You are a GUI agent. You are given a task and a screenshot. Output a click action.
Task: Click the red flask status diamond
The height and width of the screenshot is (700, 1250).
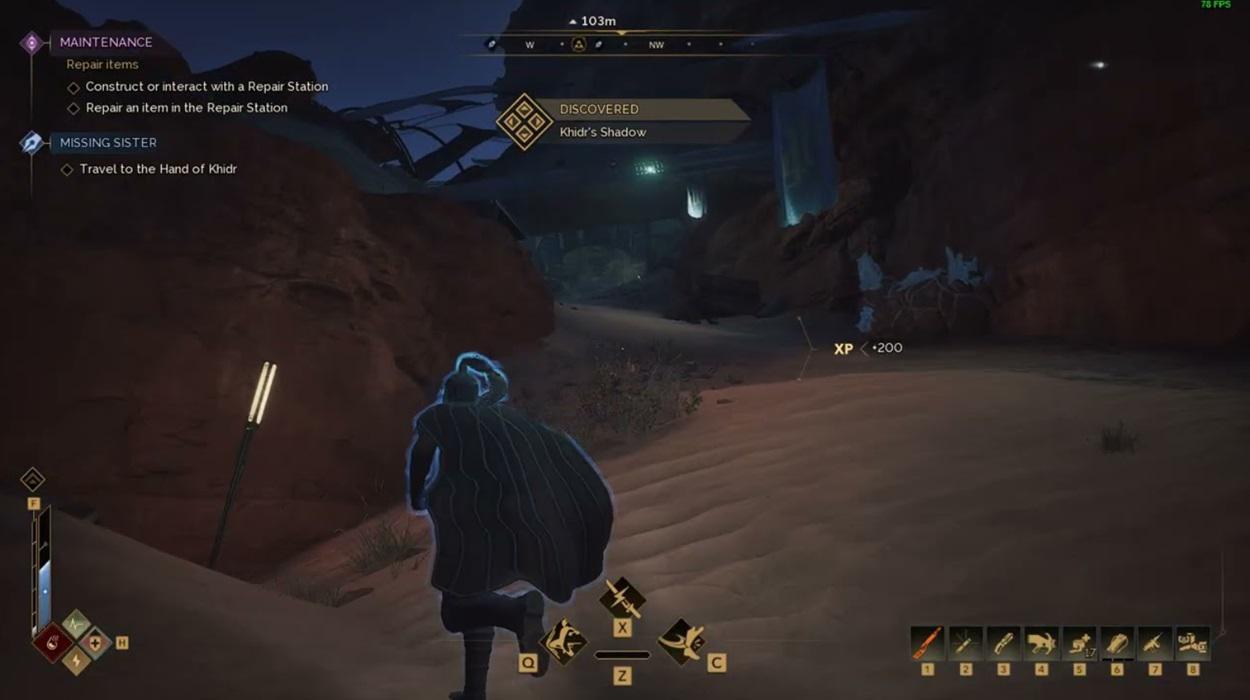pyautogui.click(x=53, y=642)
